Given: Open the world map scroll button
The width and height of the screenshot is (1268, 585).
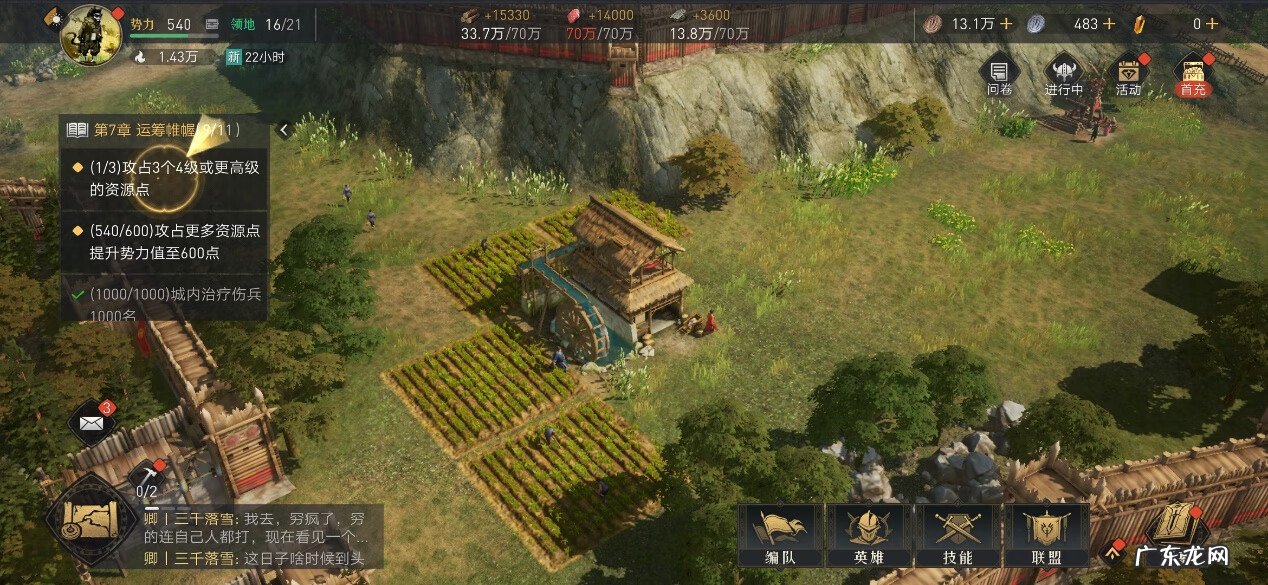Looking at the screenshot, I should [x=90, y=517].
